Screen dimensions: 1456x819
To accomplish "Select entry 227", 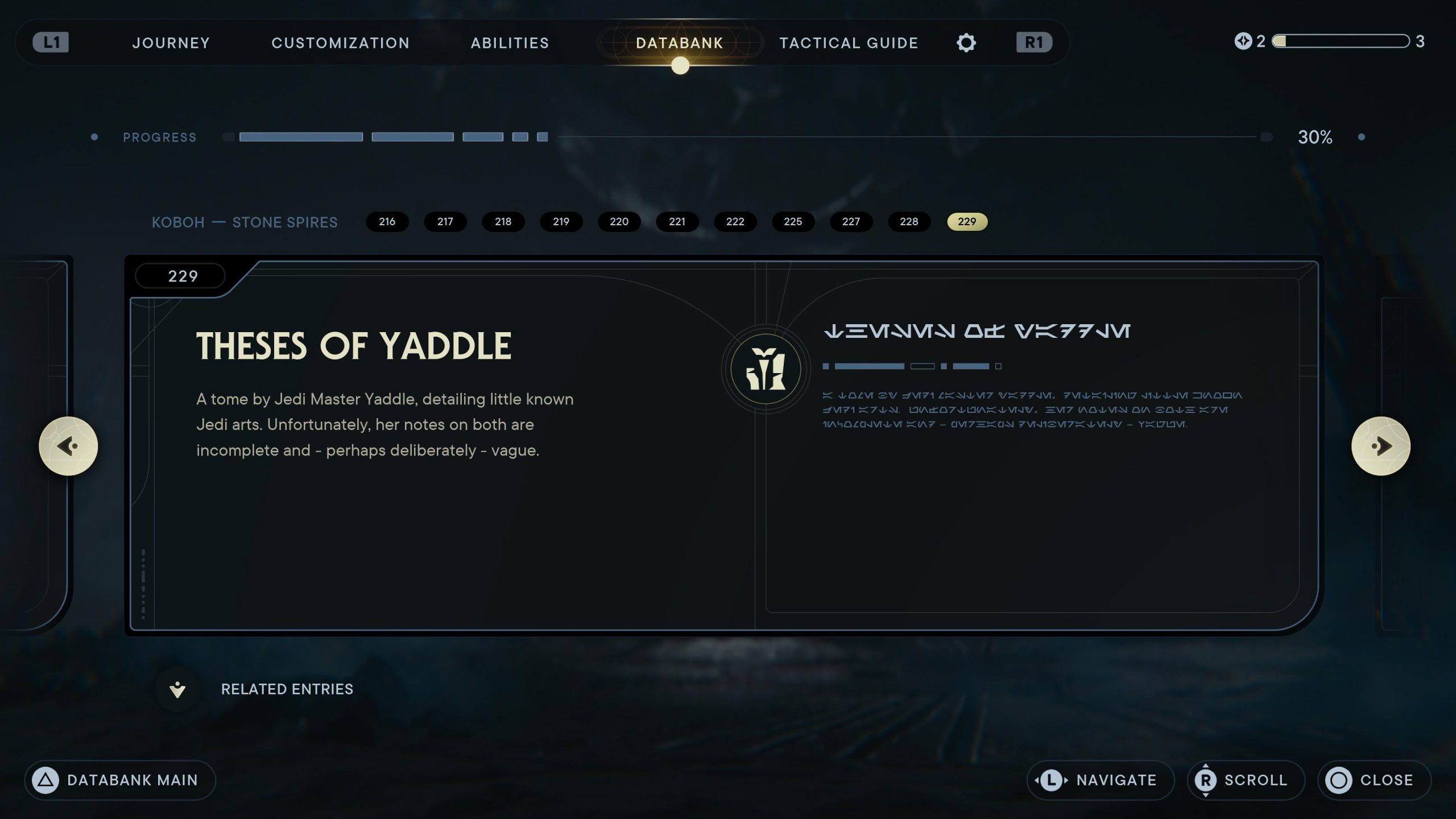I will point(851,221).
